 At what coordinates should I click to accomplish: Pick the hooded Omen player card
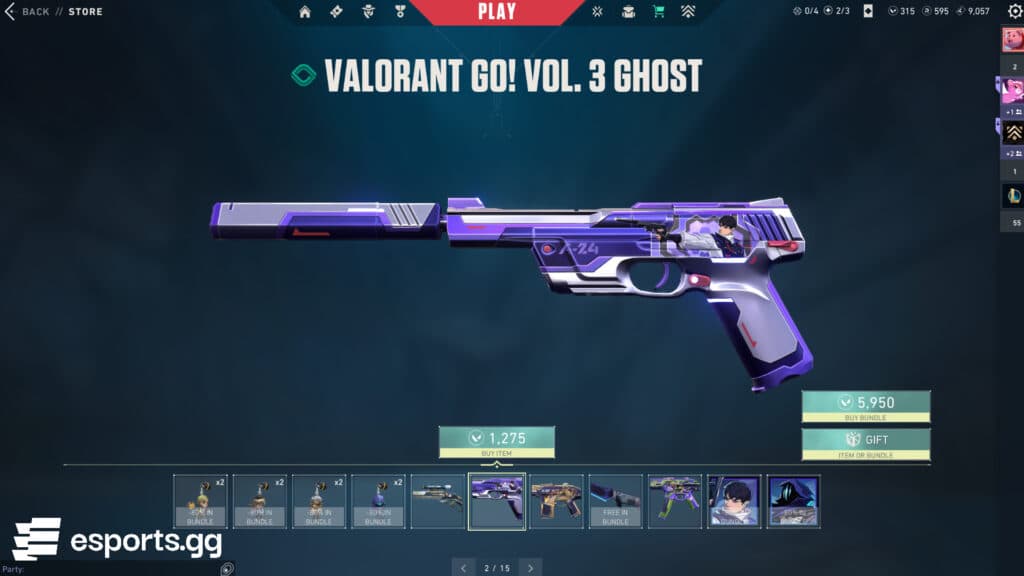(793, 501)
